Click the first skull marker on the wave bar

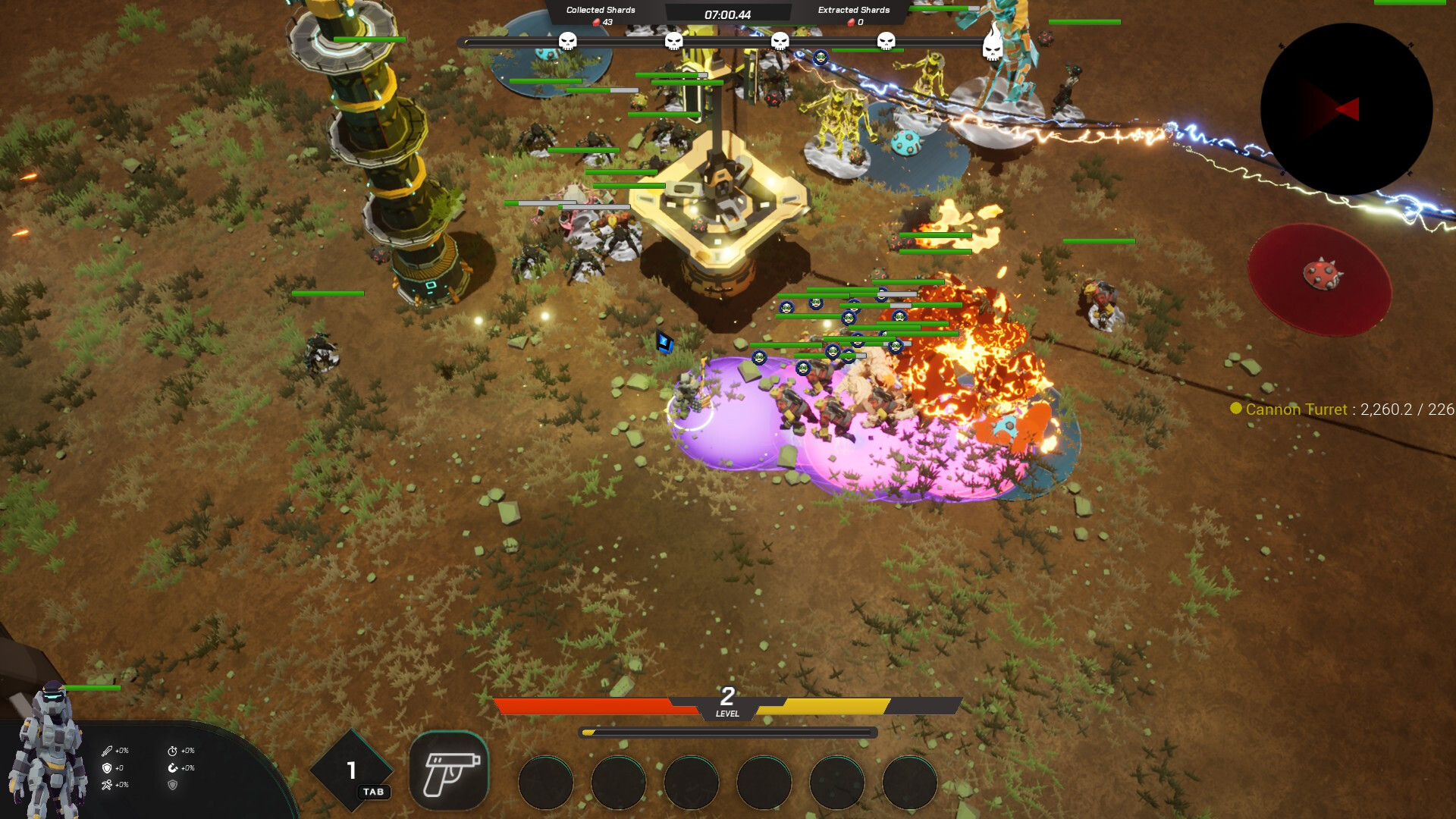click(x=567, y=42)
